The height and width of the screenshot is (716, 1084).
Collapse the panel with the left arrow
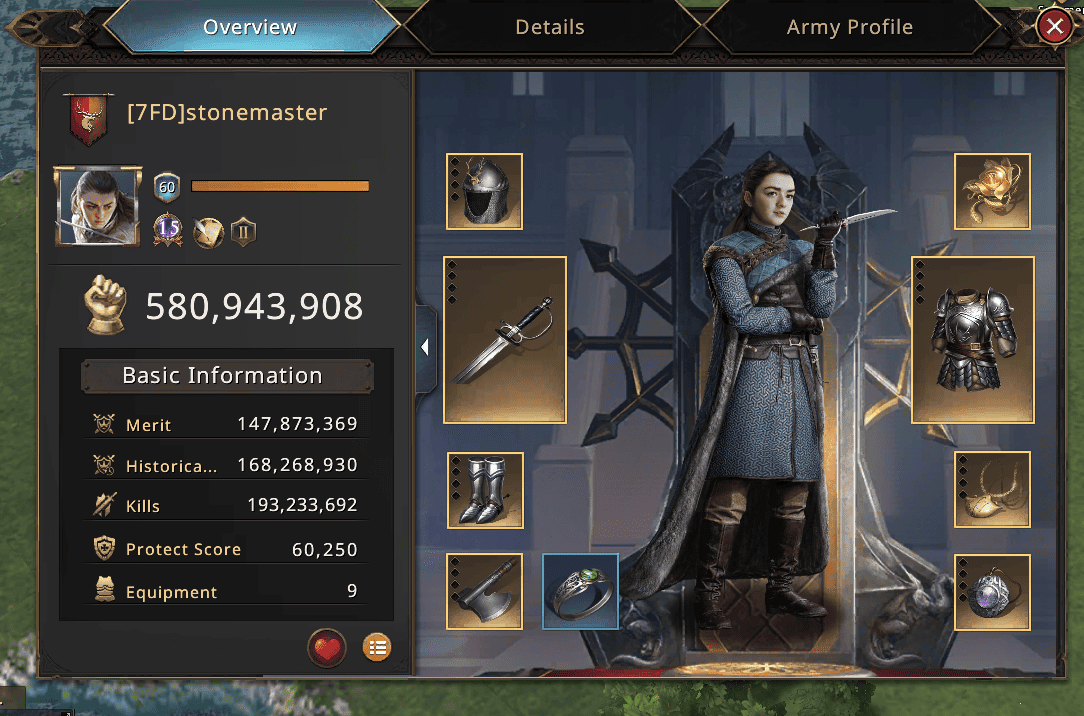pyautogui.click(x=425, y=348)
